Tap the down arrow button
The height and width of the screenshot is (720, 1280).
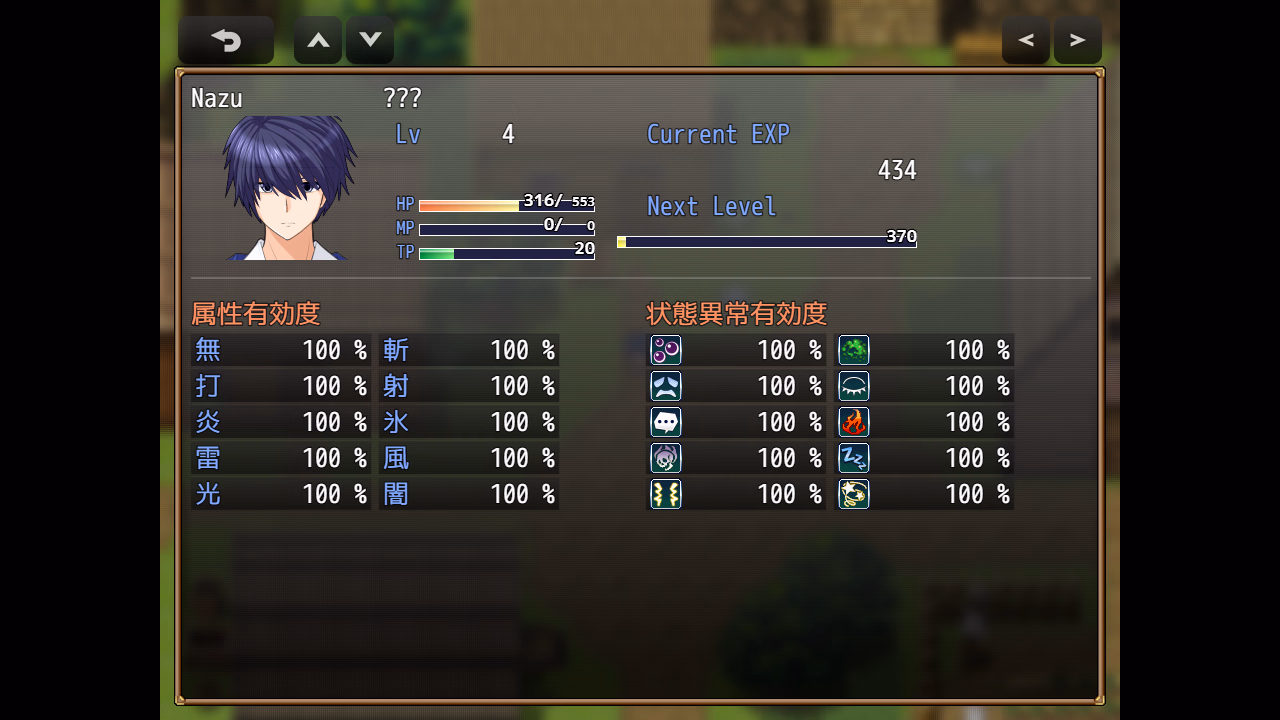[370, 40]
